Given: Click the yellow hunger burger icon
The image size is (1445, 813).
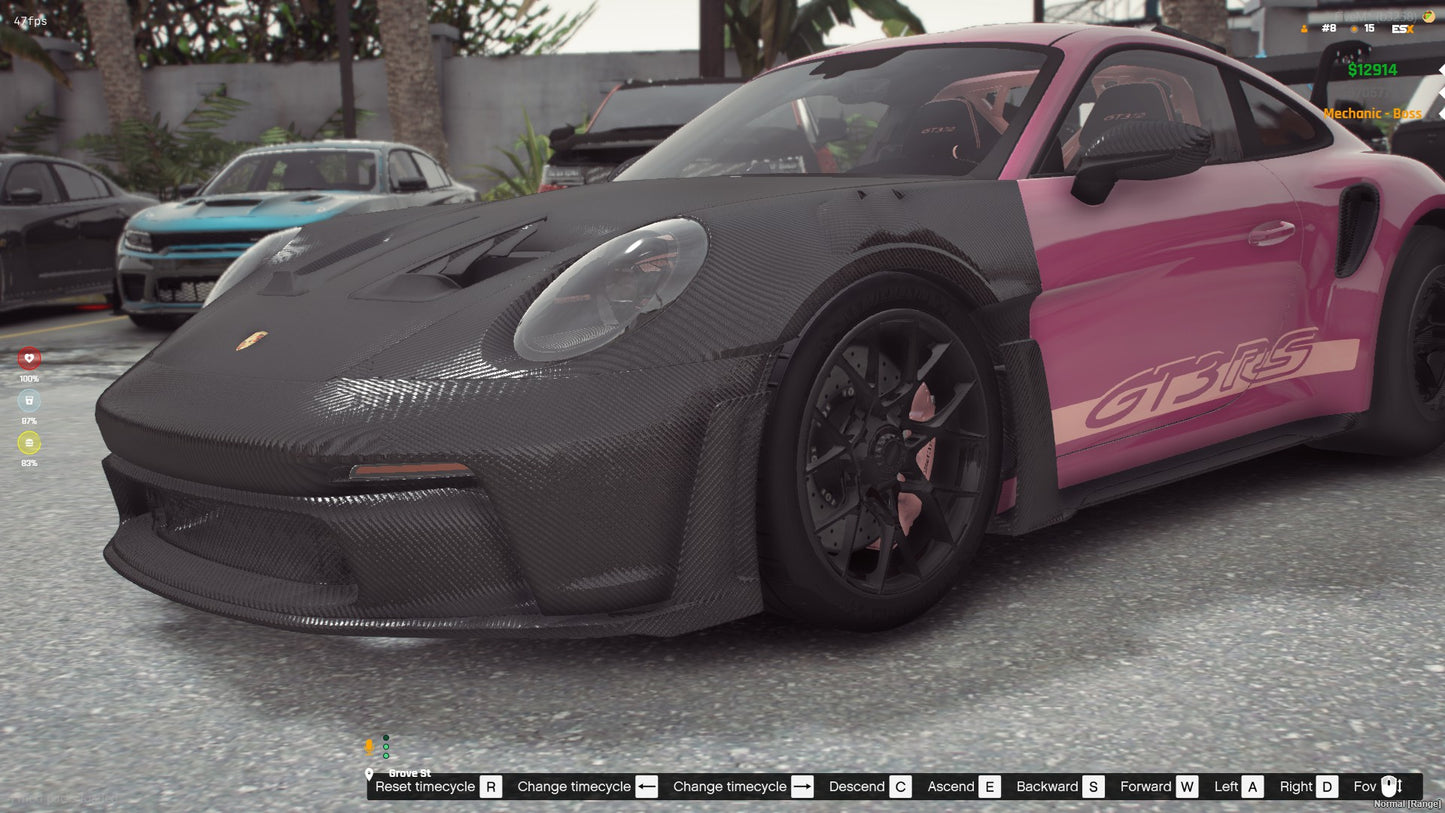Looking at the screenshot, I should 29,443.
